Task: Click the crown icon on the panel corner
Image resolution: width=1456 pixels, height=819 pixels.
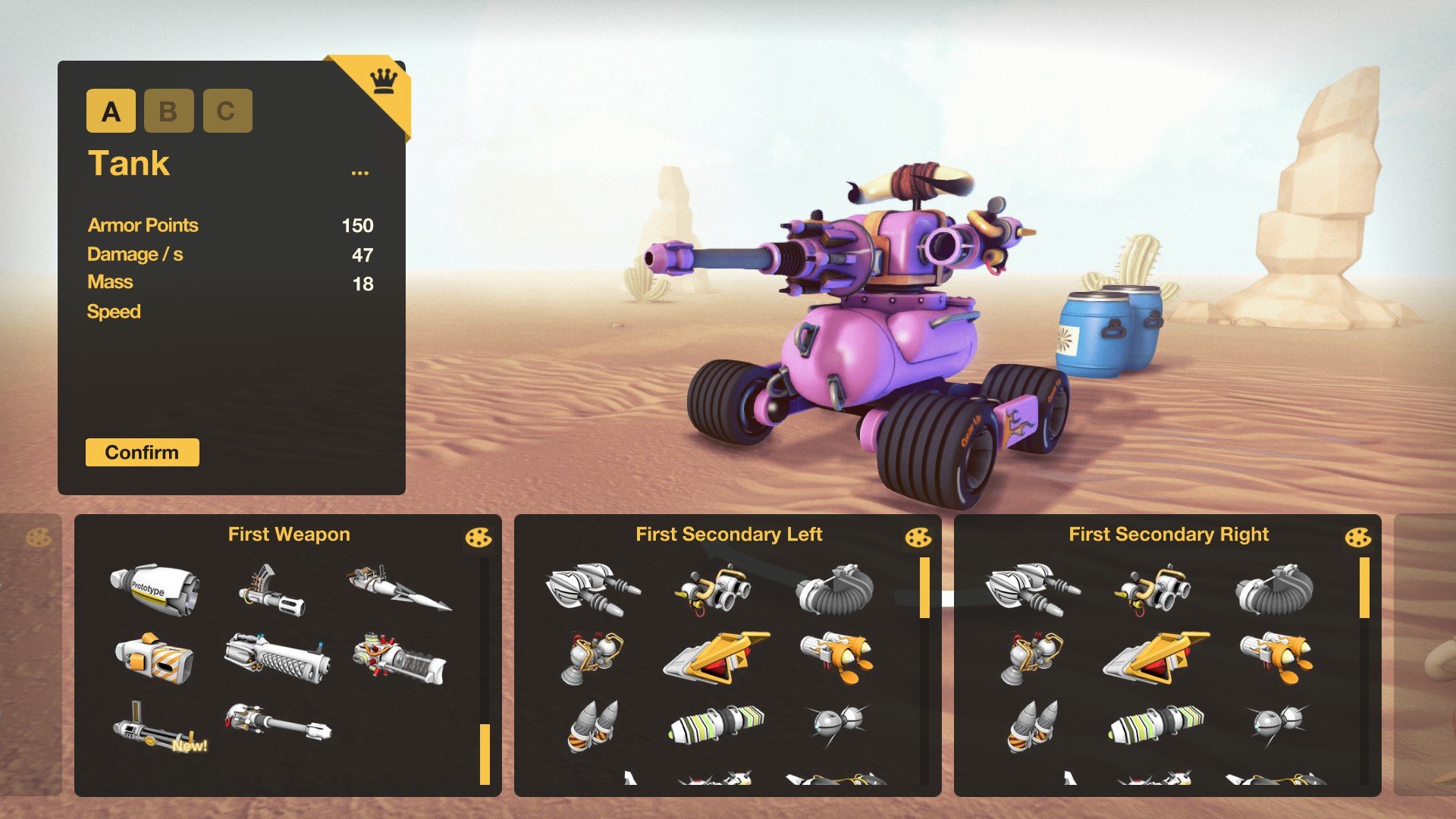Action: pos(382,80)
